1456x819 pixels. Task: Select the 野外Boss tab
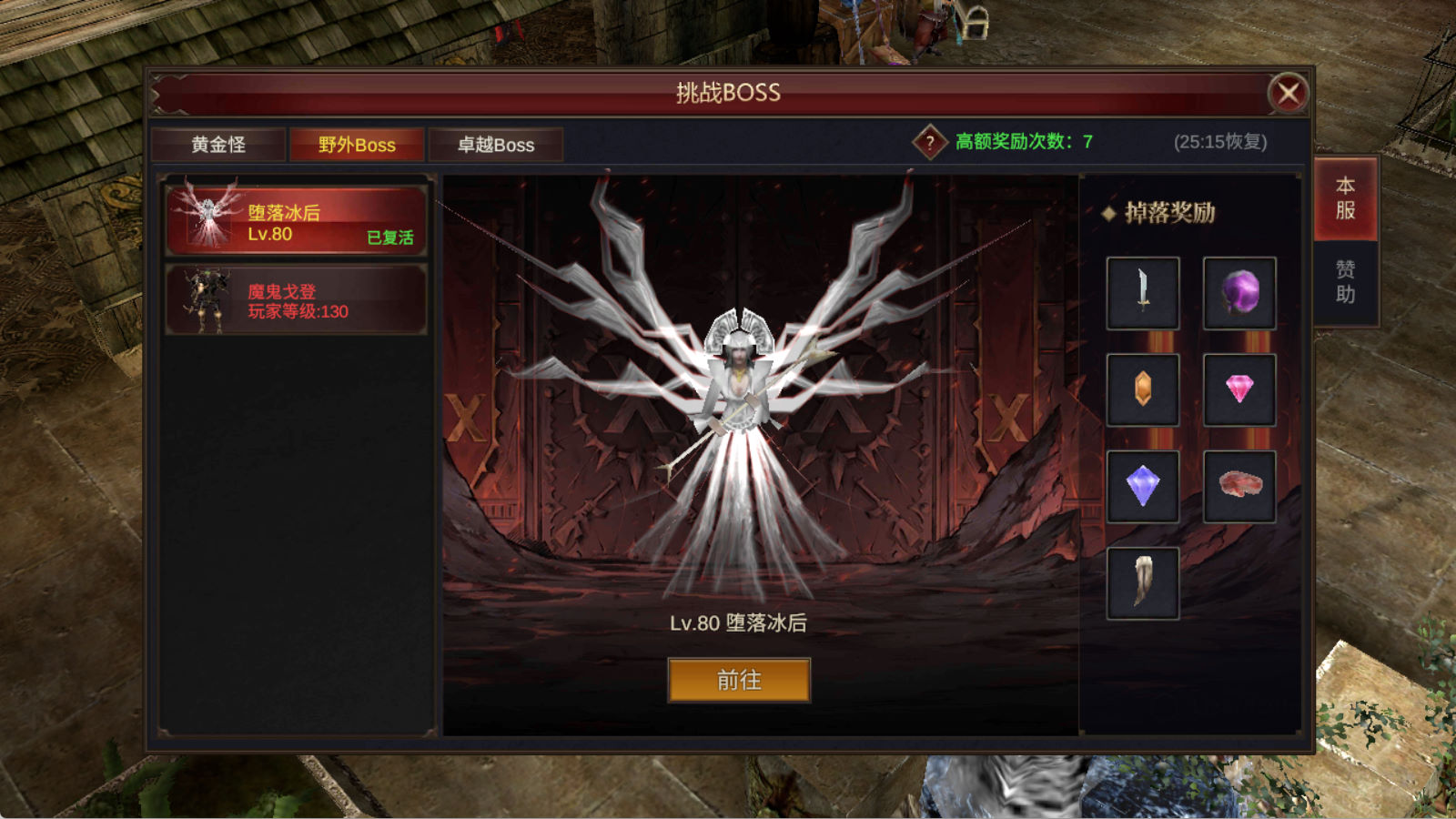[357, 145]
